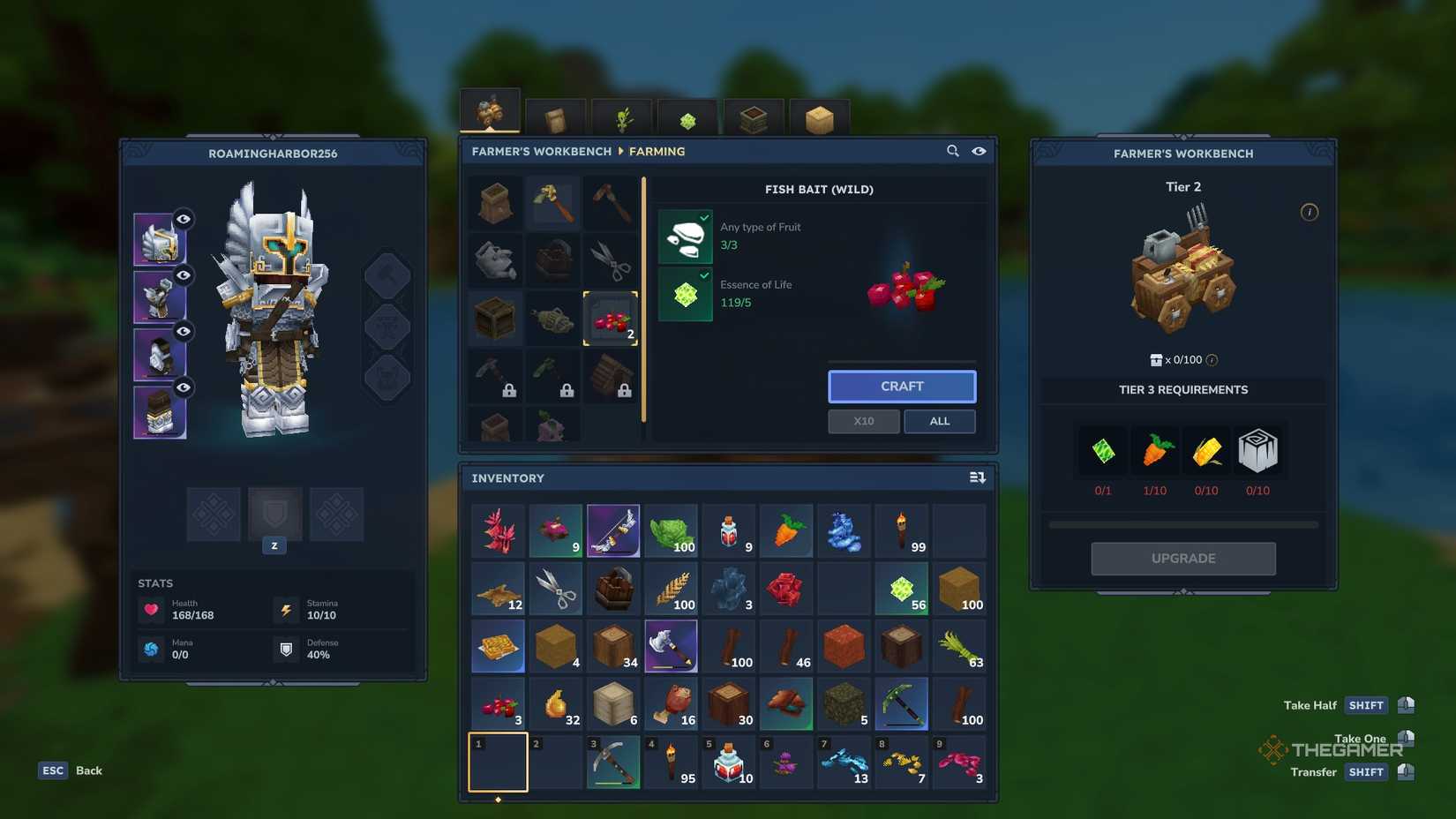Switch to the plant sprout workbench tab

pyautogui.click(x=621, y=117)
